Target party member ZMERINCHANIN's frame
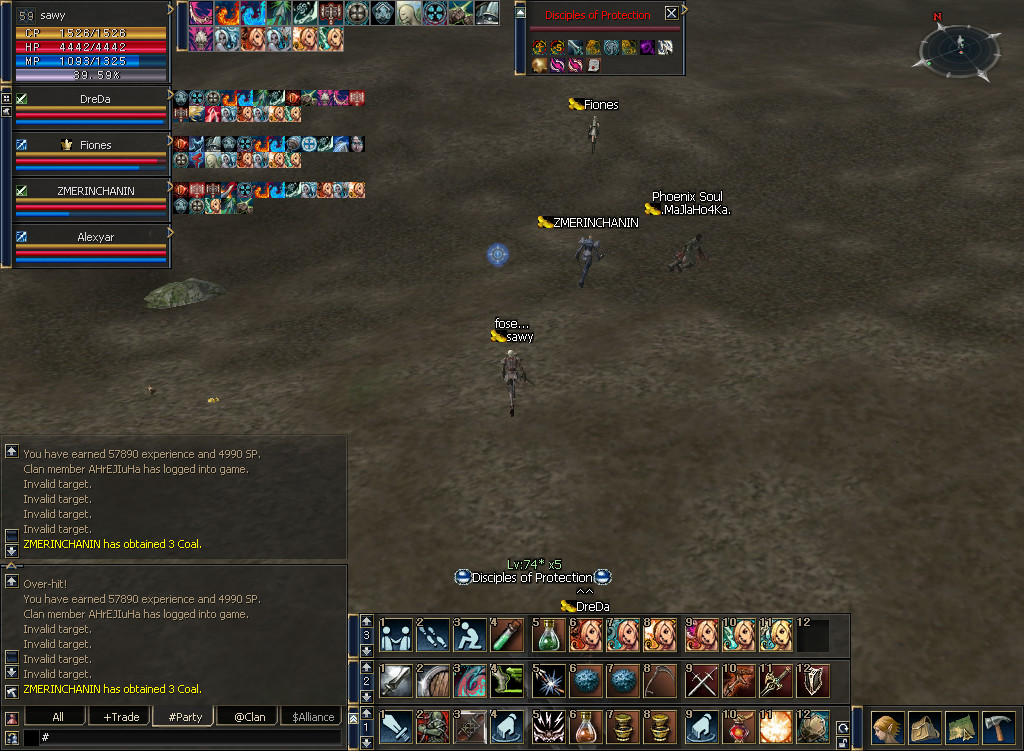Screen dimensions: 1024x751 tap(94, 191)
